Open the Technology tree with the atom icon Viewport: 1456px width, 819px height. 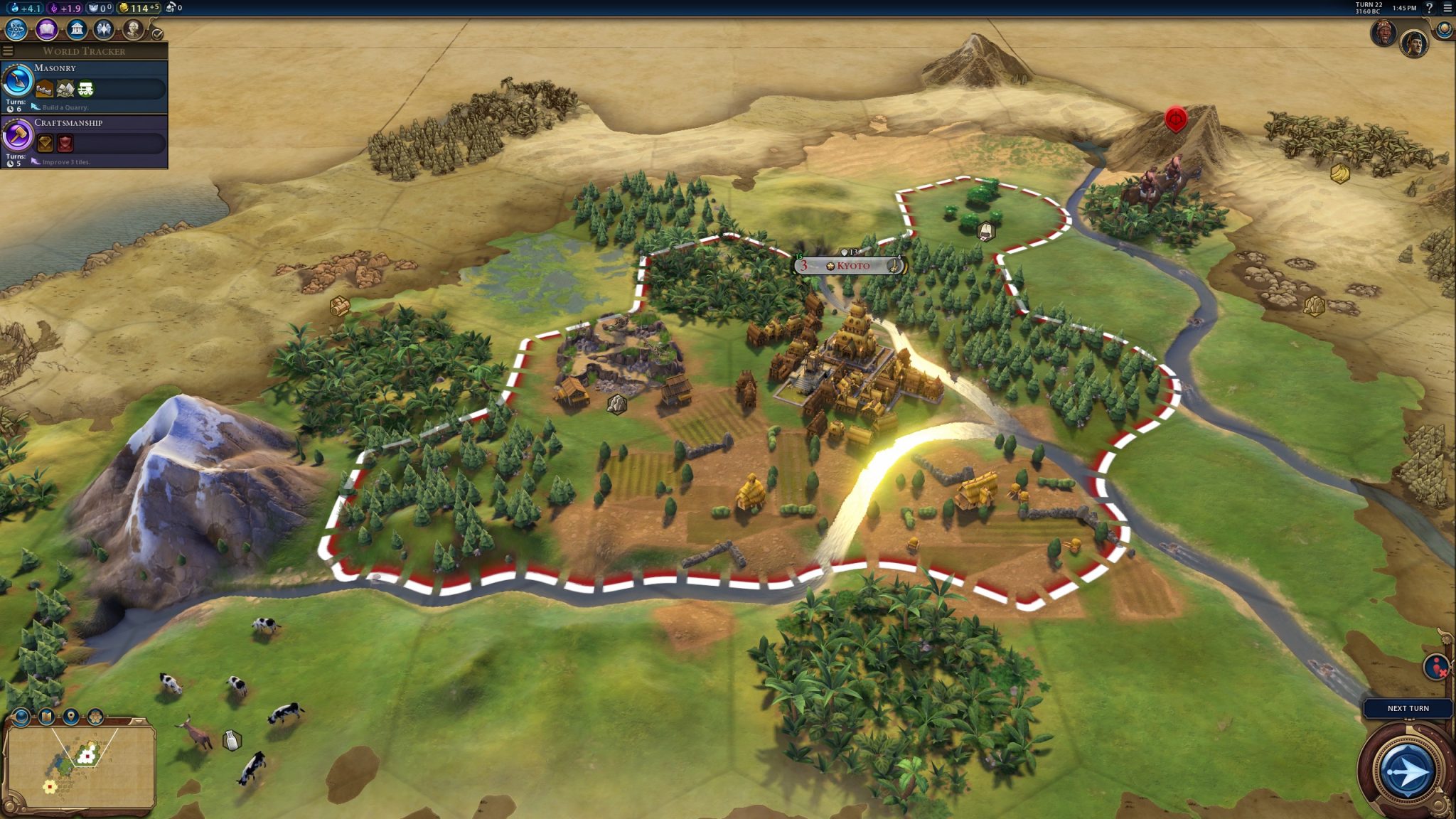click(x=16, y=29)
